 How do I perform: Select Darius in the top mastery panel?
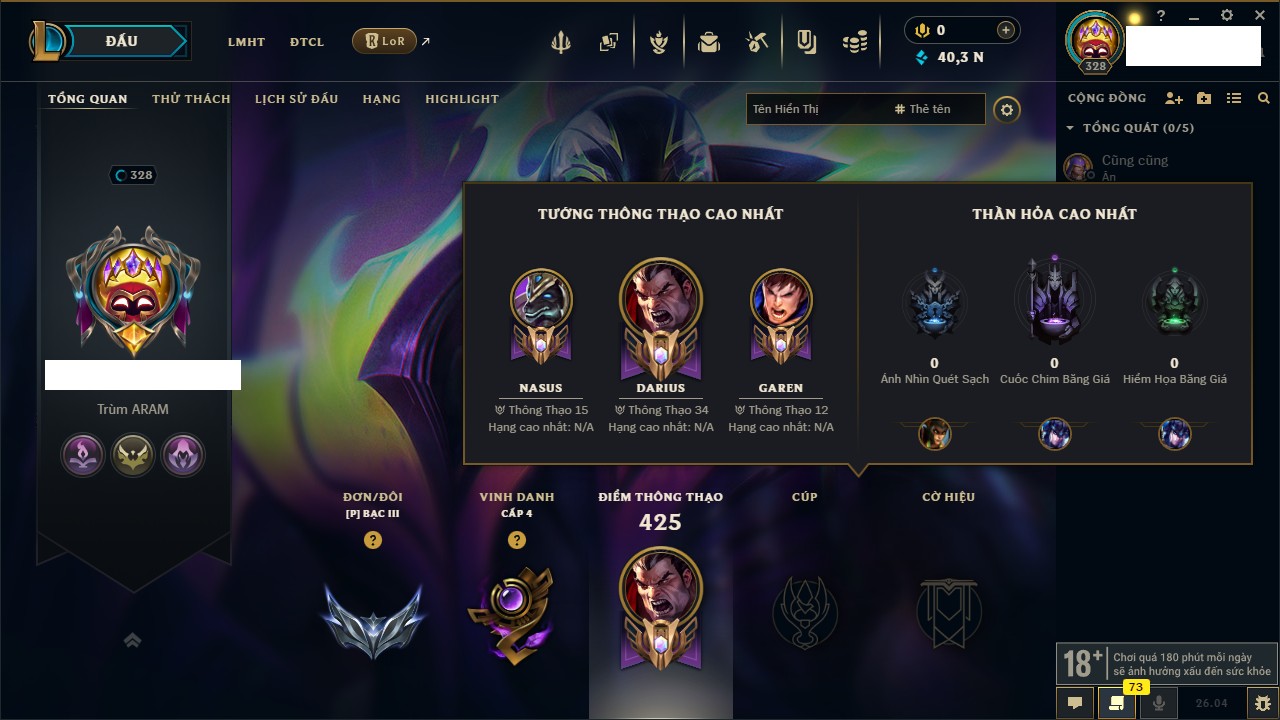coord(660,300)
